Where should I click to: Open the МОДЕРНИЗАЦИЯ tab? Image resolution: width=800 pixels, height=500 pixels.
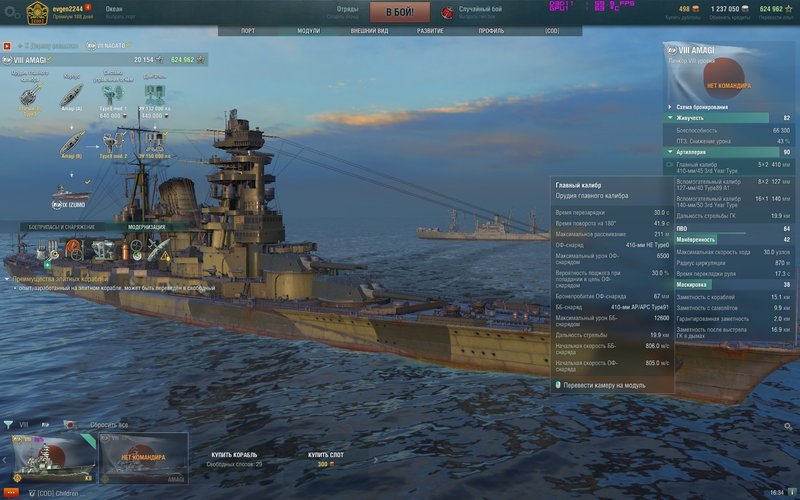pyautogui.click(x=147, y=227)
